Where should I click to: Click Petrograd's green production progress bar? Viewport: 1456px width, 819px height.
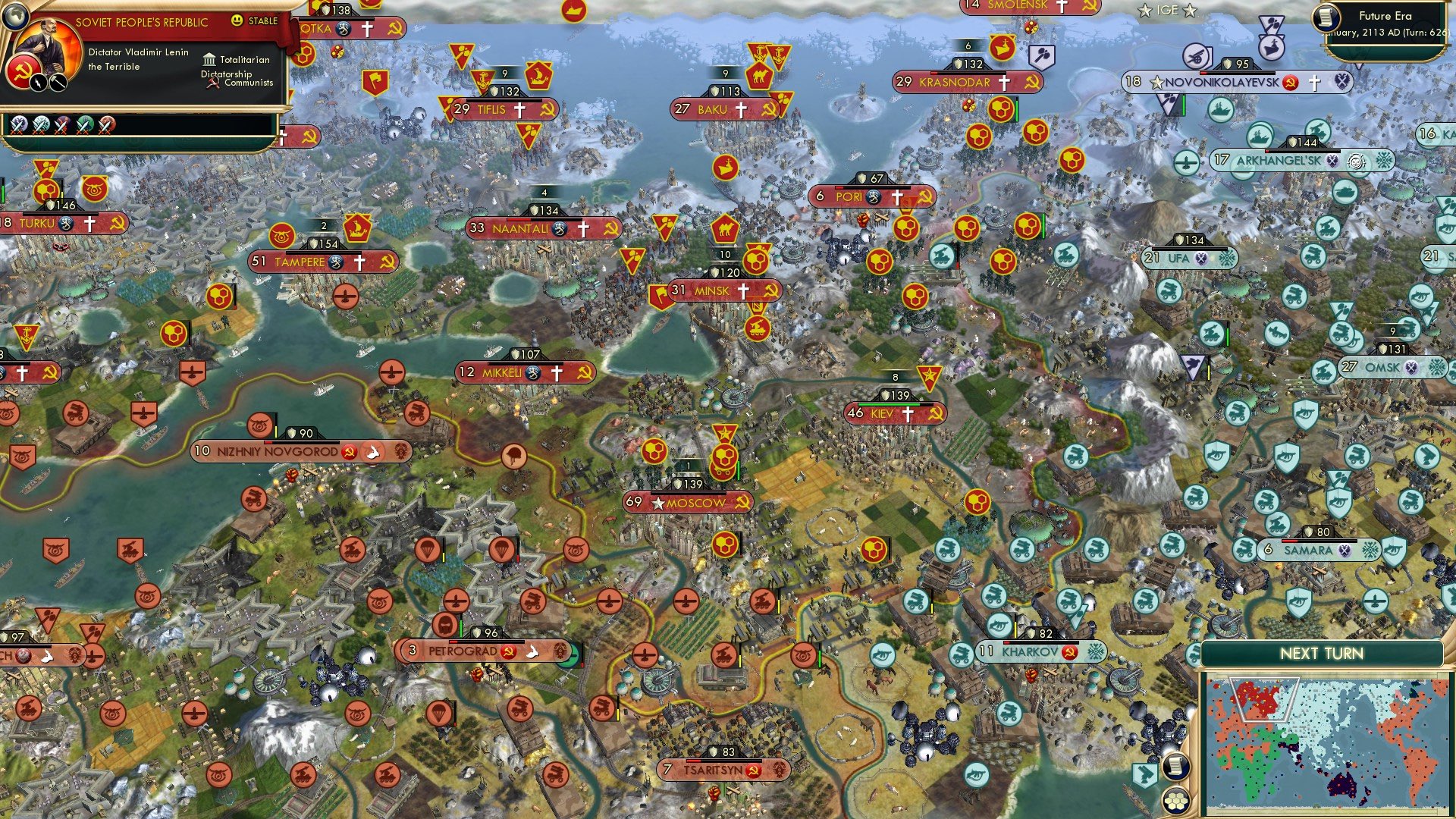tap(461, 626)
